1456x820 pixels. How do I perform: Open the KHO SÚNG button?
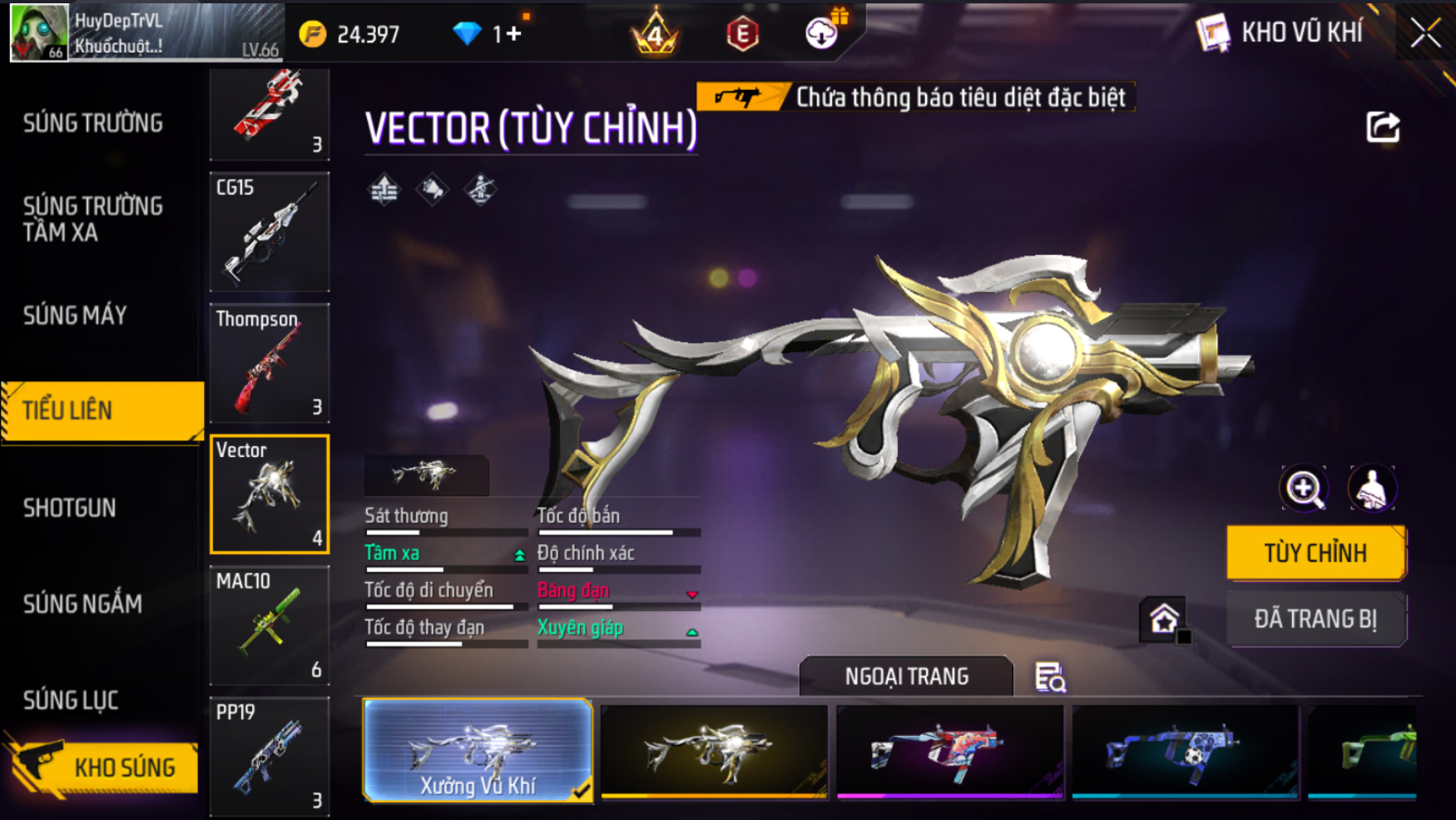104,767
